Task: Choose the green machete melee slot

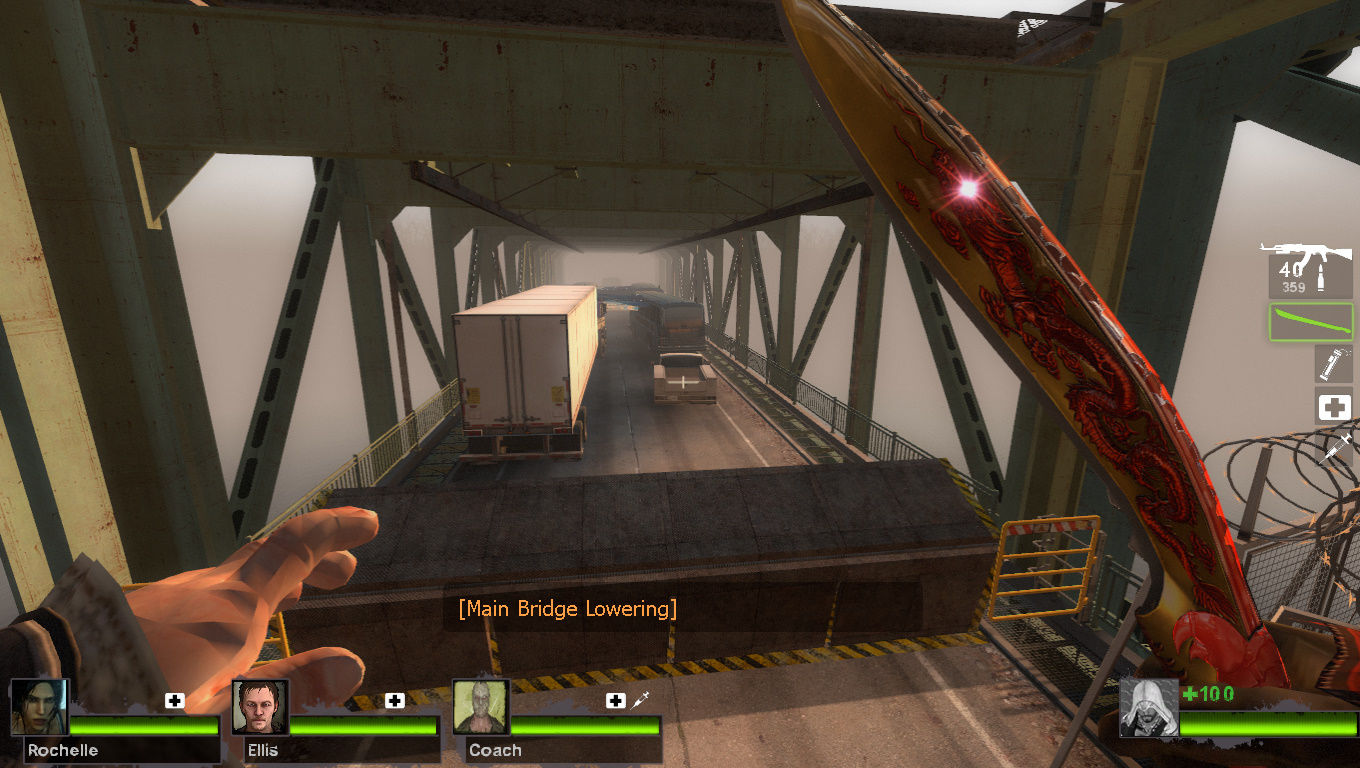Action: pos(1311,322)
